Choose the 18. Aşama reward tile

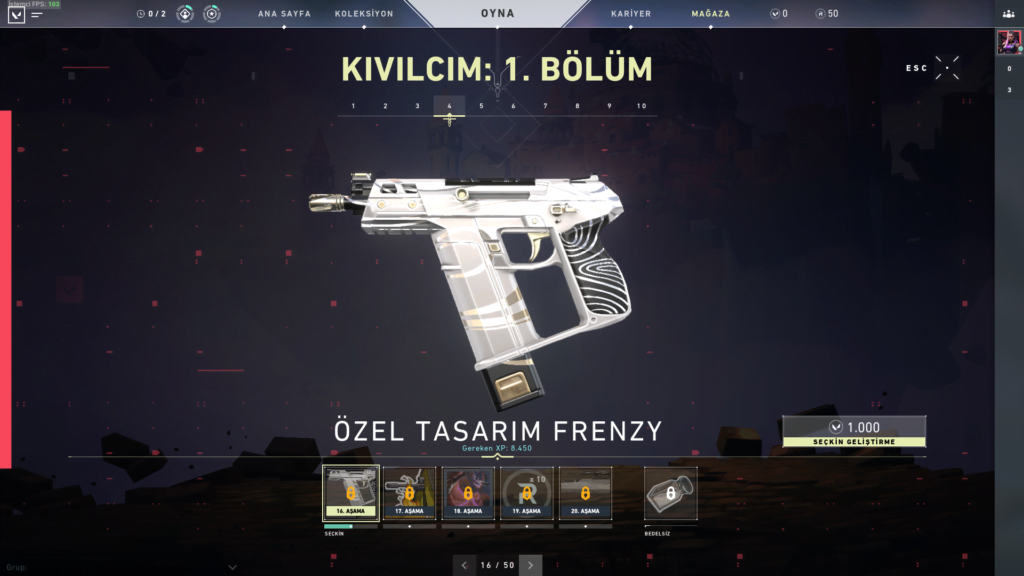coord(468,493)
